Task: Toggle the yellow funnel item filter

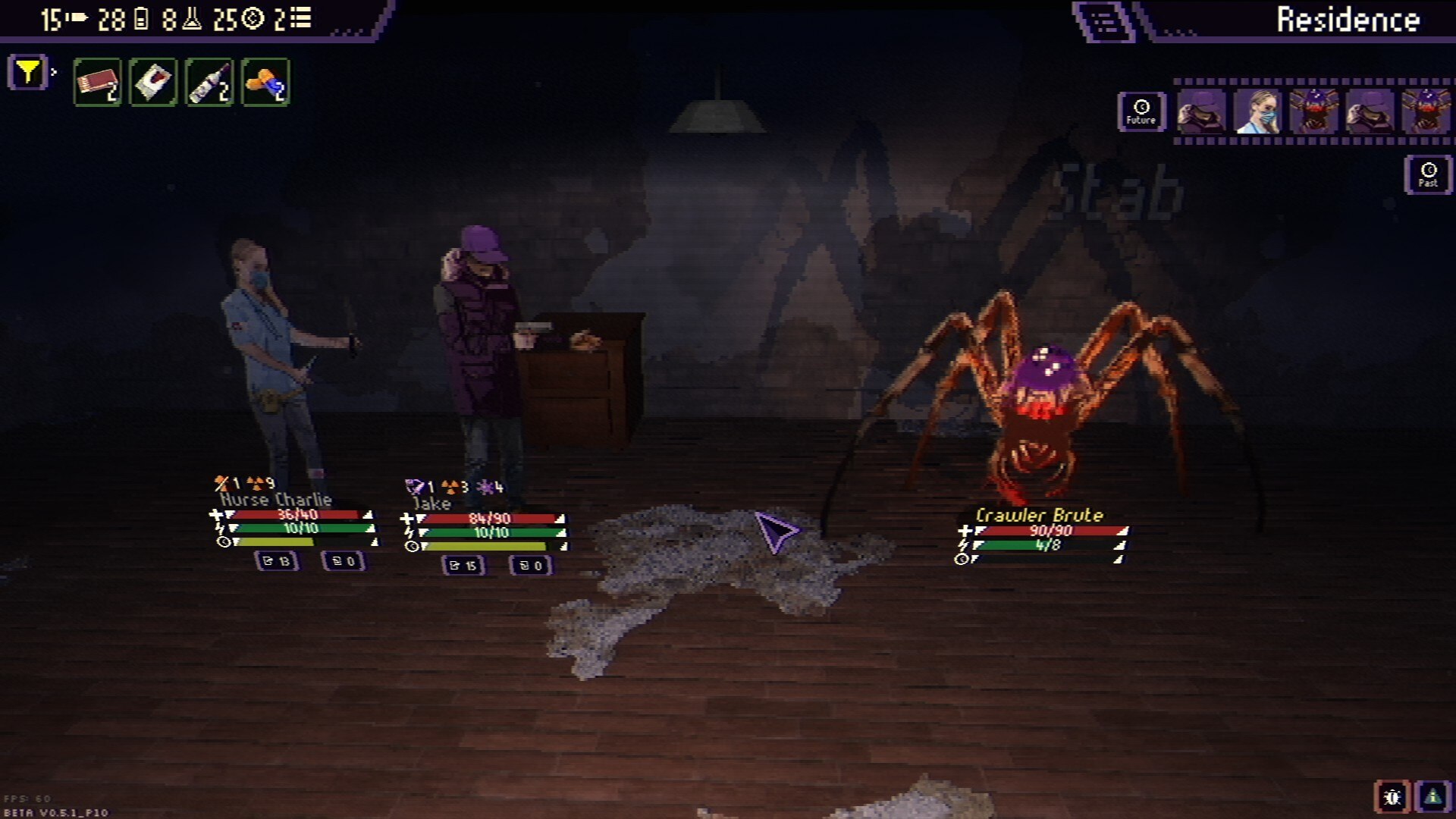Action: [x=28, y=73]
